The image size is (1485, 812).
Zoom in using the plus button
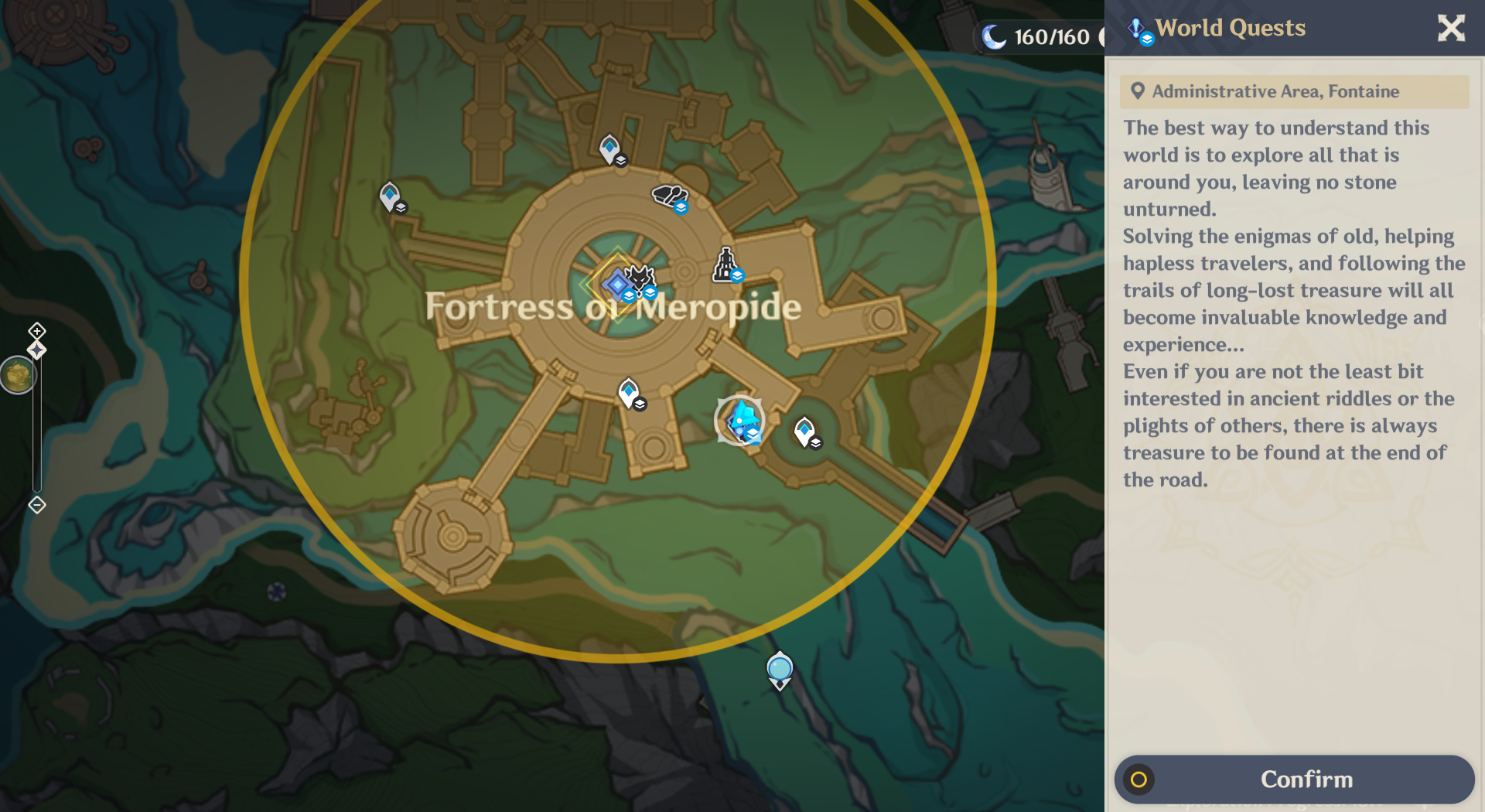36,330
